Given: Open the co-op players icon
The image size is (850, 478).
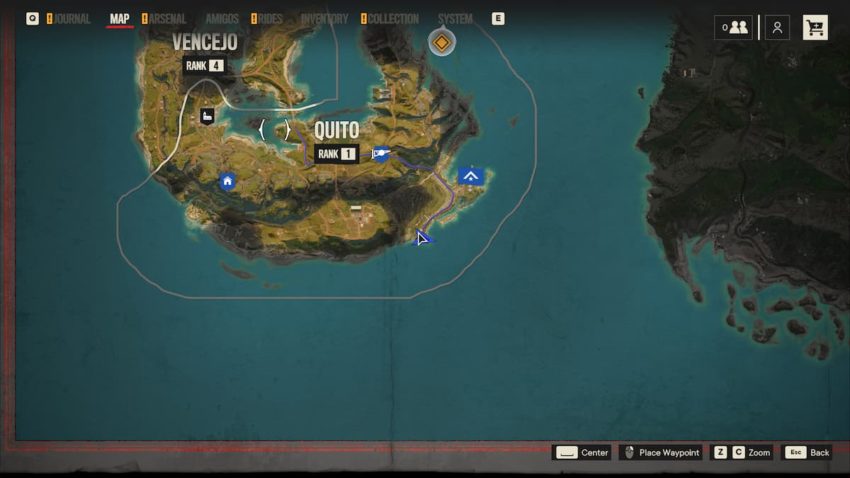Looking at the screenshot, I should click(x=735, y=28).
